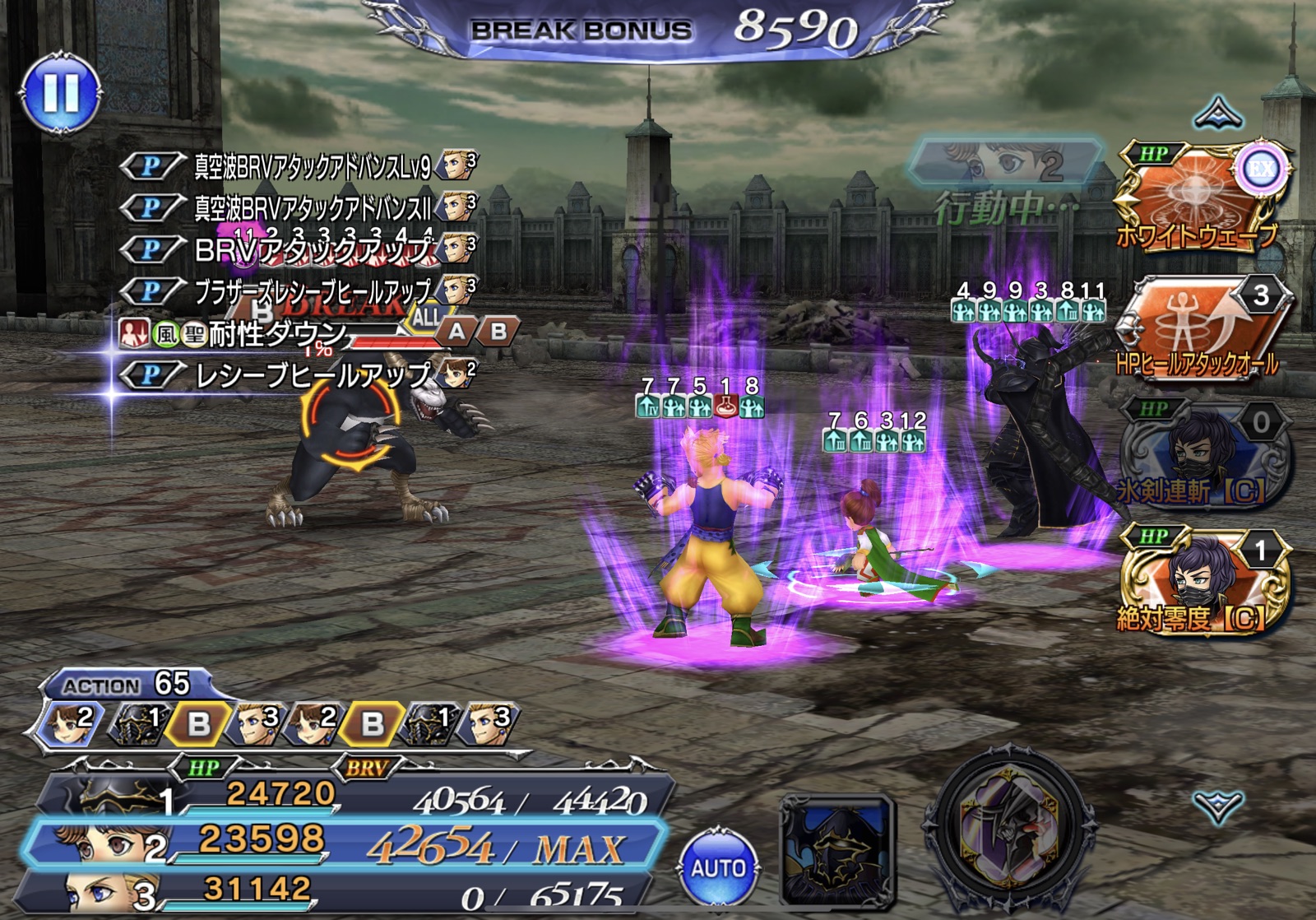Collapse ability list with the up arrow

(x=1217, y=114)
